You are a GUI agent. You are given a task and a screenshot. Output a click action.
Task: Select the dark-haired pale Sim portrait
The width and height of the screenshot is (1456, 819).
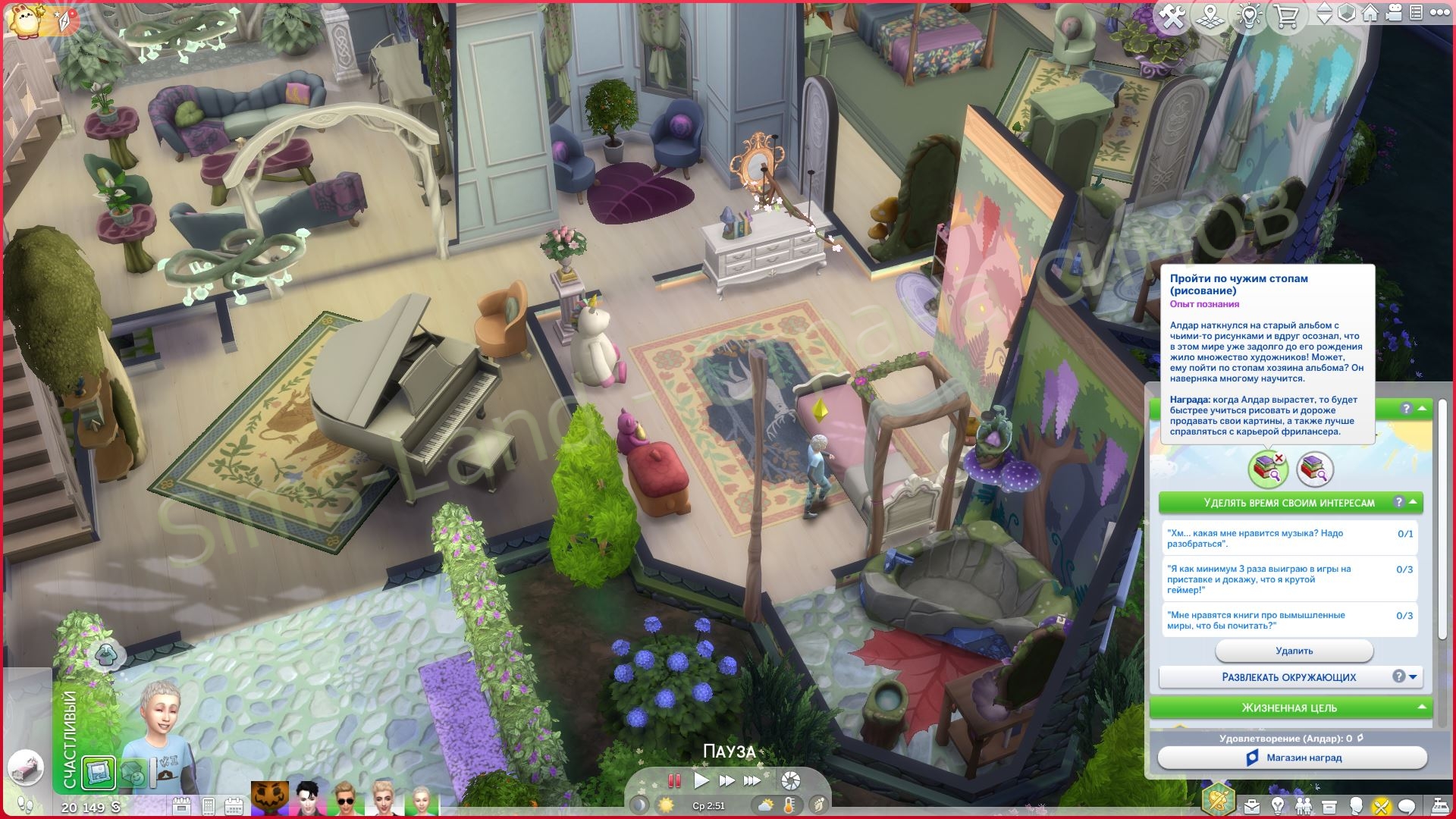[x=308, y=798]
